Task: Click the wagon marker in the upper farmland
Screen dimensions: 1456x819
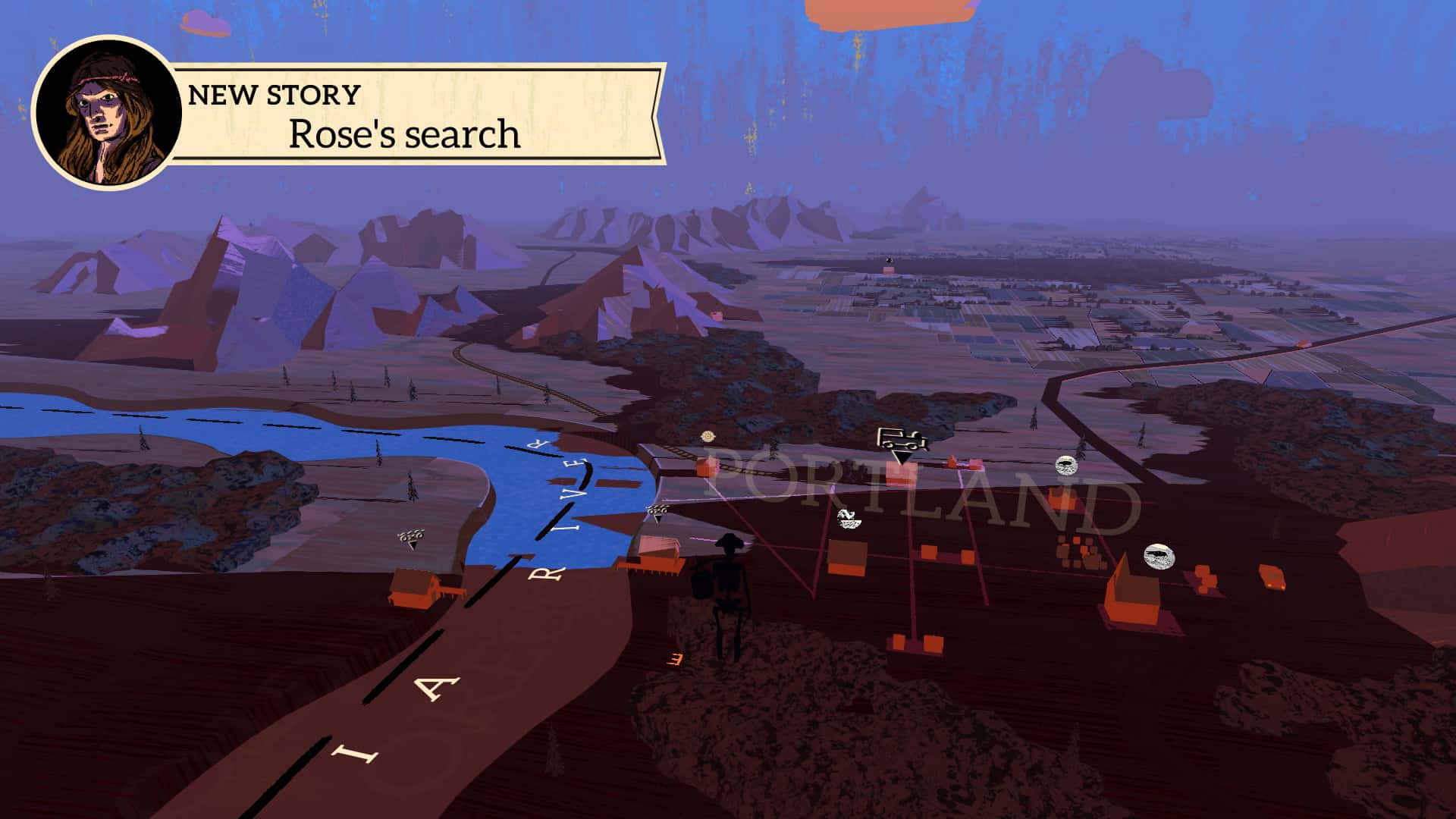Action: point(890,260)
